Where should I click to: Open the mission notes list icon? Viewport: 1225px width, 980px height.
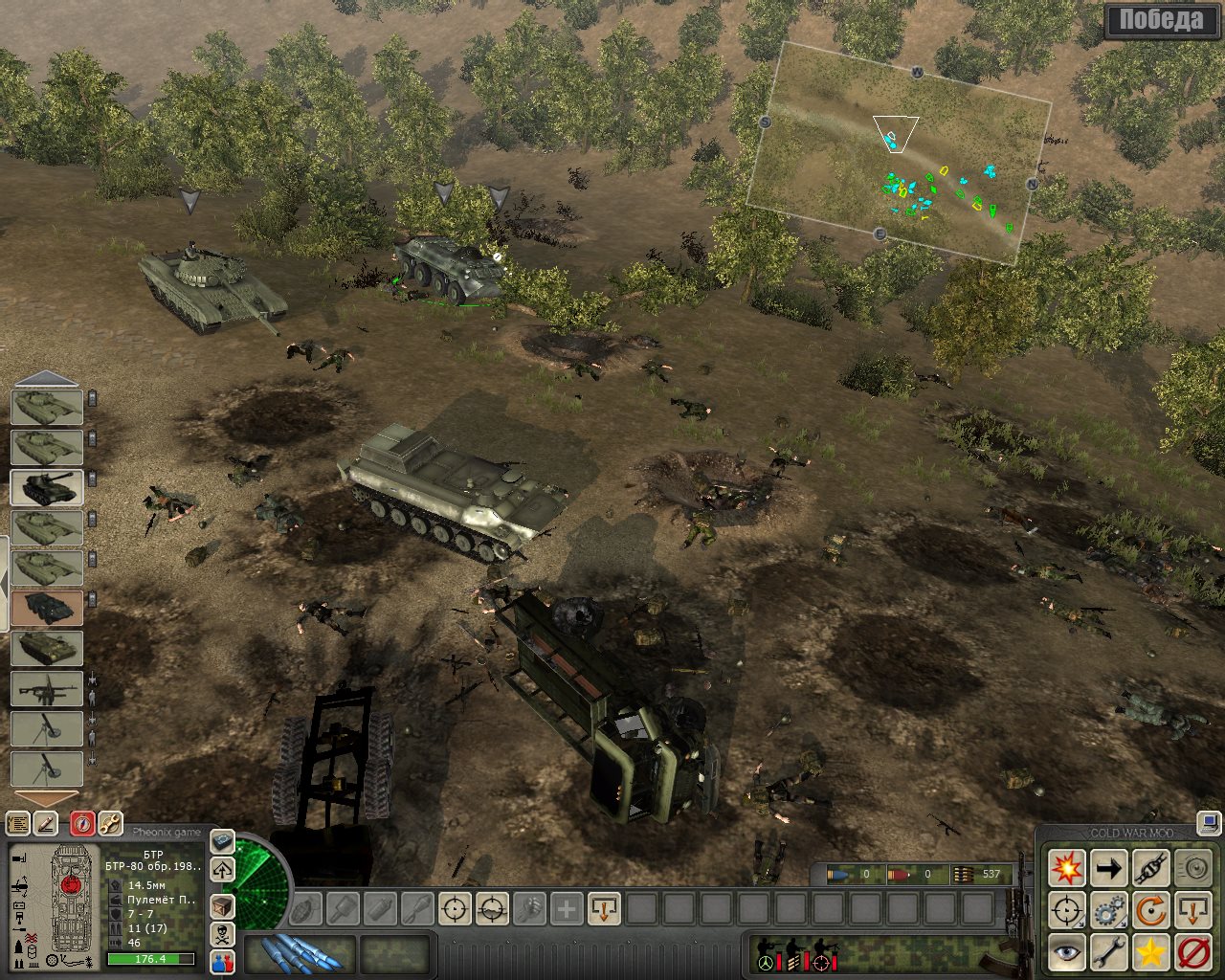(17, 822)
